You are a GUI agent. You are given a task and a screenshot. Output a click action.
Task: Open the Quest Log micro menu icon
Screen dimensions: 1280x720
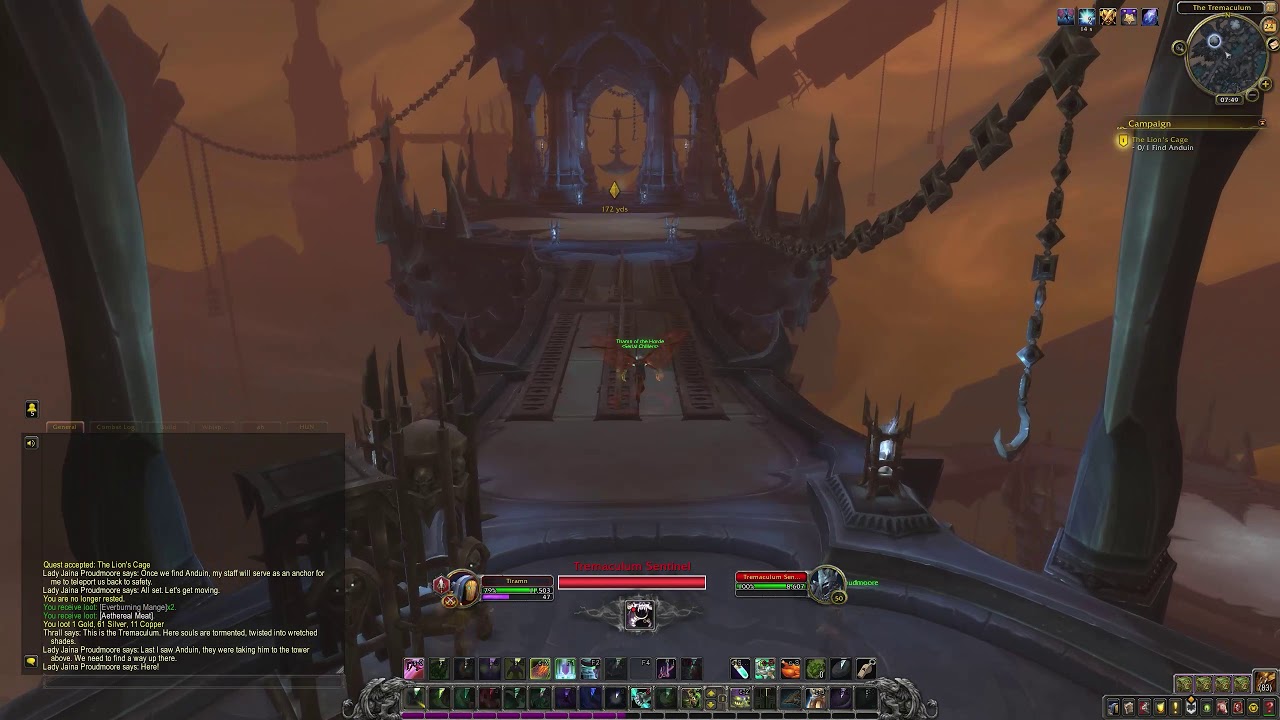coord(1174,707)
